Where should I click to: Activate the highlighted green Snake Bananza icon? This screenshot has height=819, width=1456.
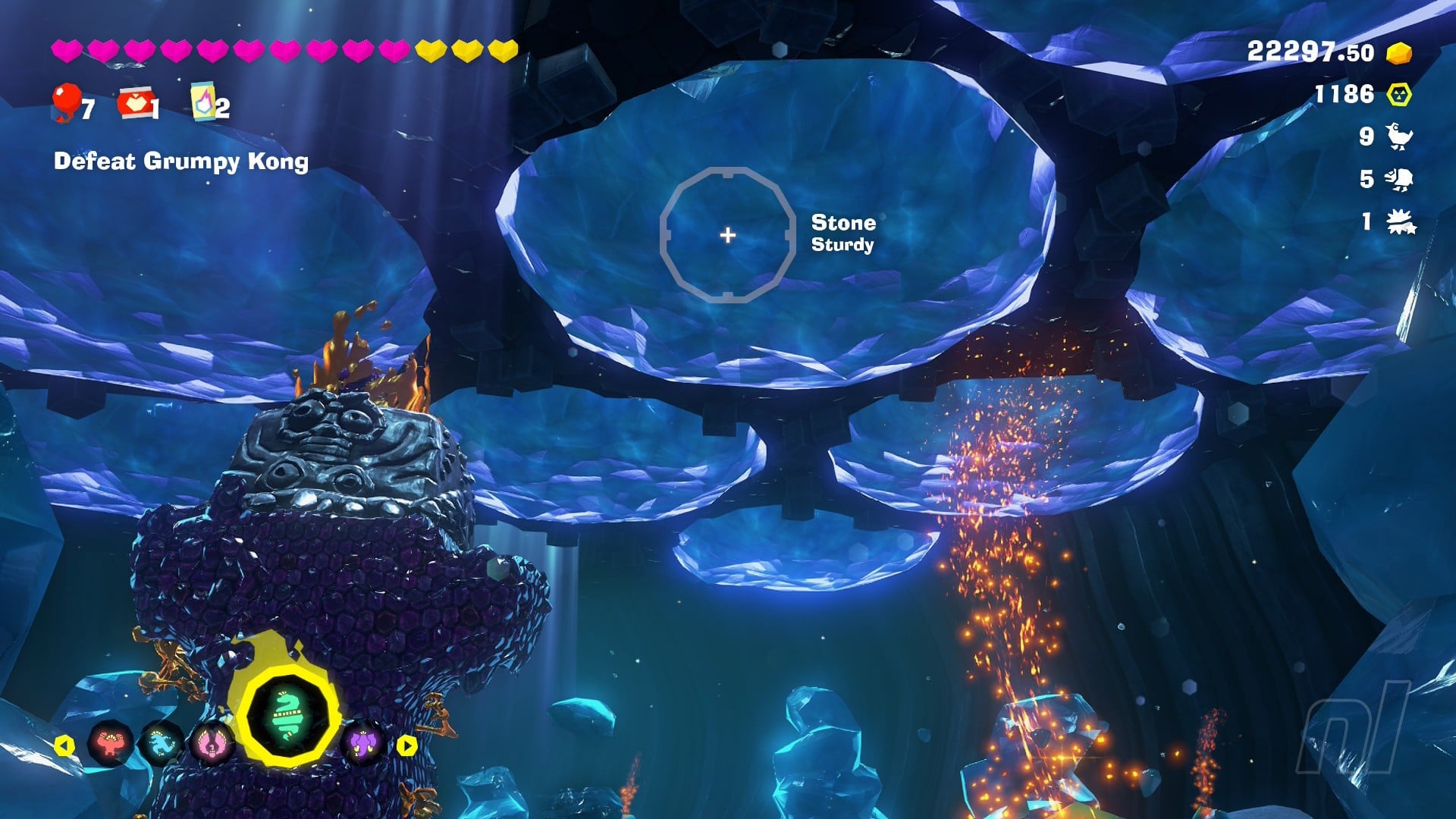(287, 717)
